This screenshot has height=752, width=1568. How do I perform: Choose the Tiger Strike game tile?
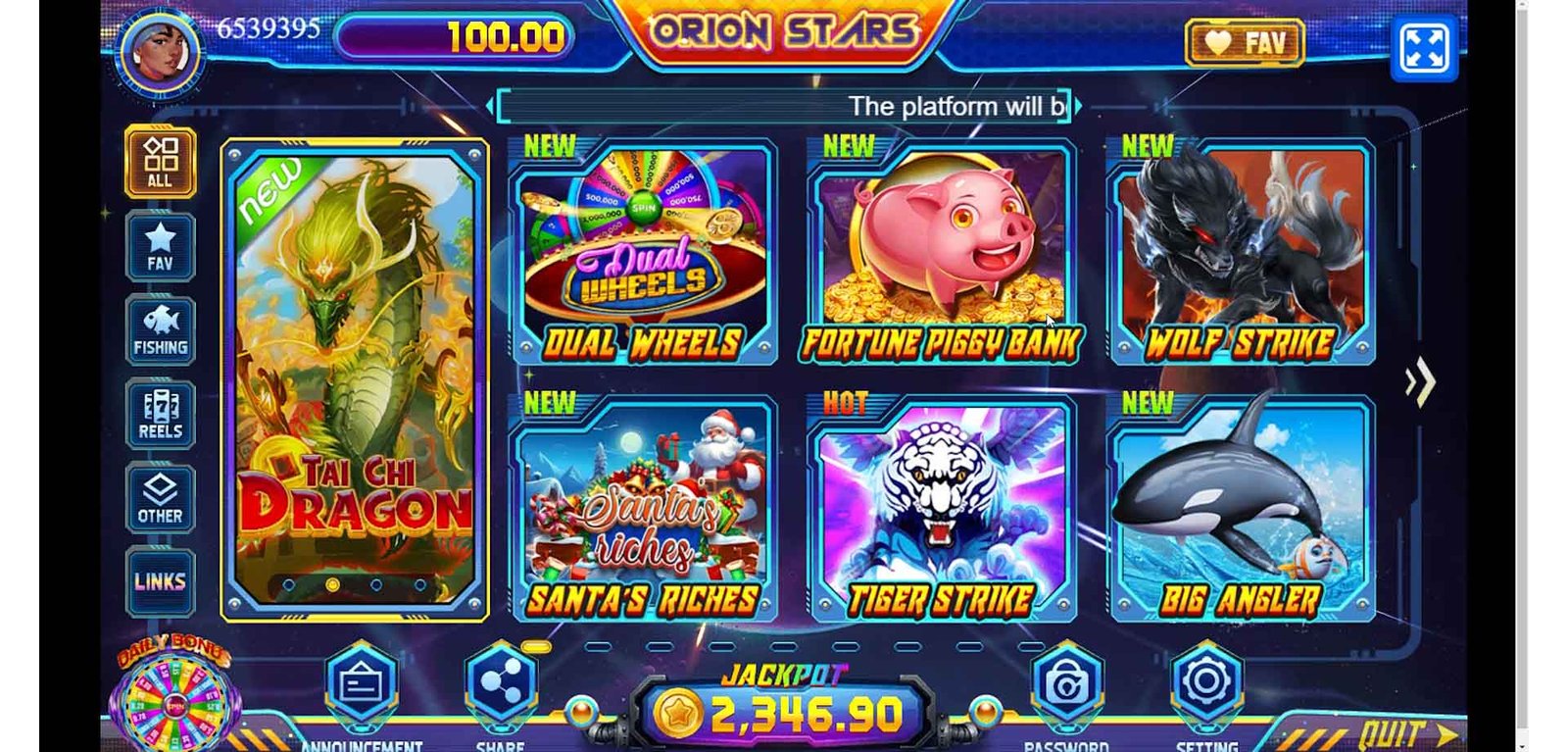(941, 510)
